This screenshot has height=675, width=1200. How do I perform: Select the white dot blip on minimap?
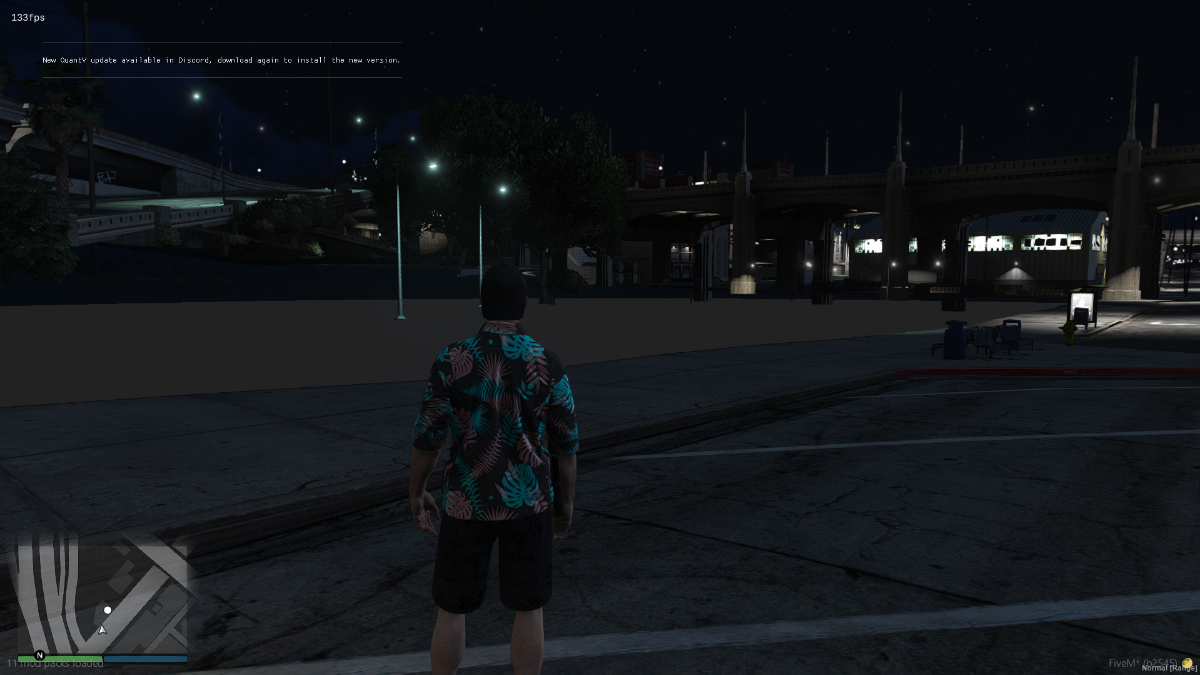[108, 610]
